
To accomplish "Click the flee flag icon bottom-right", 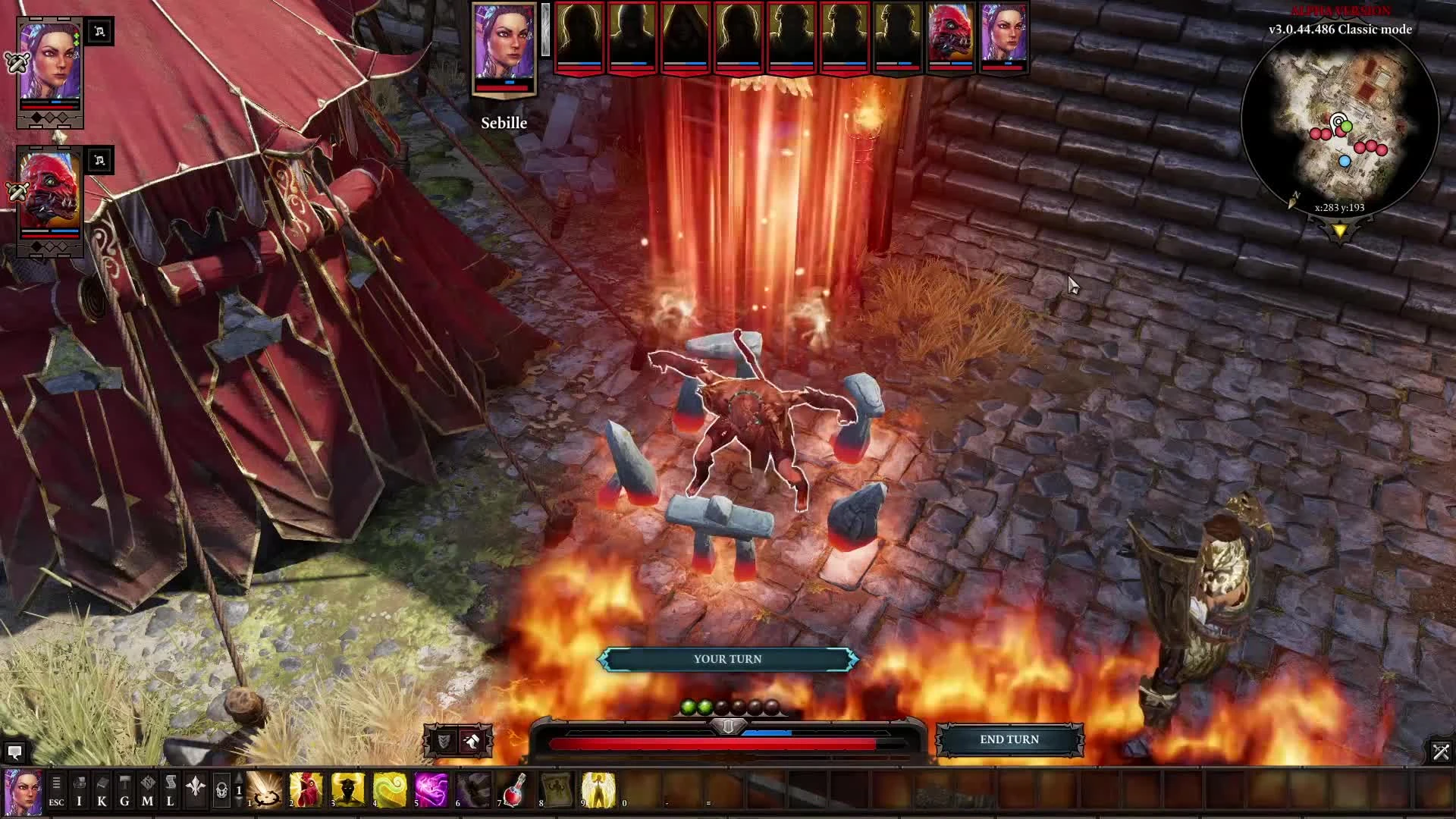I will [1441, 752].
